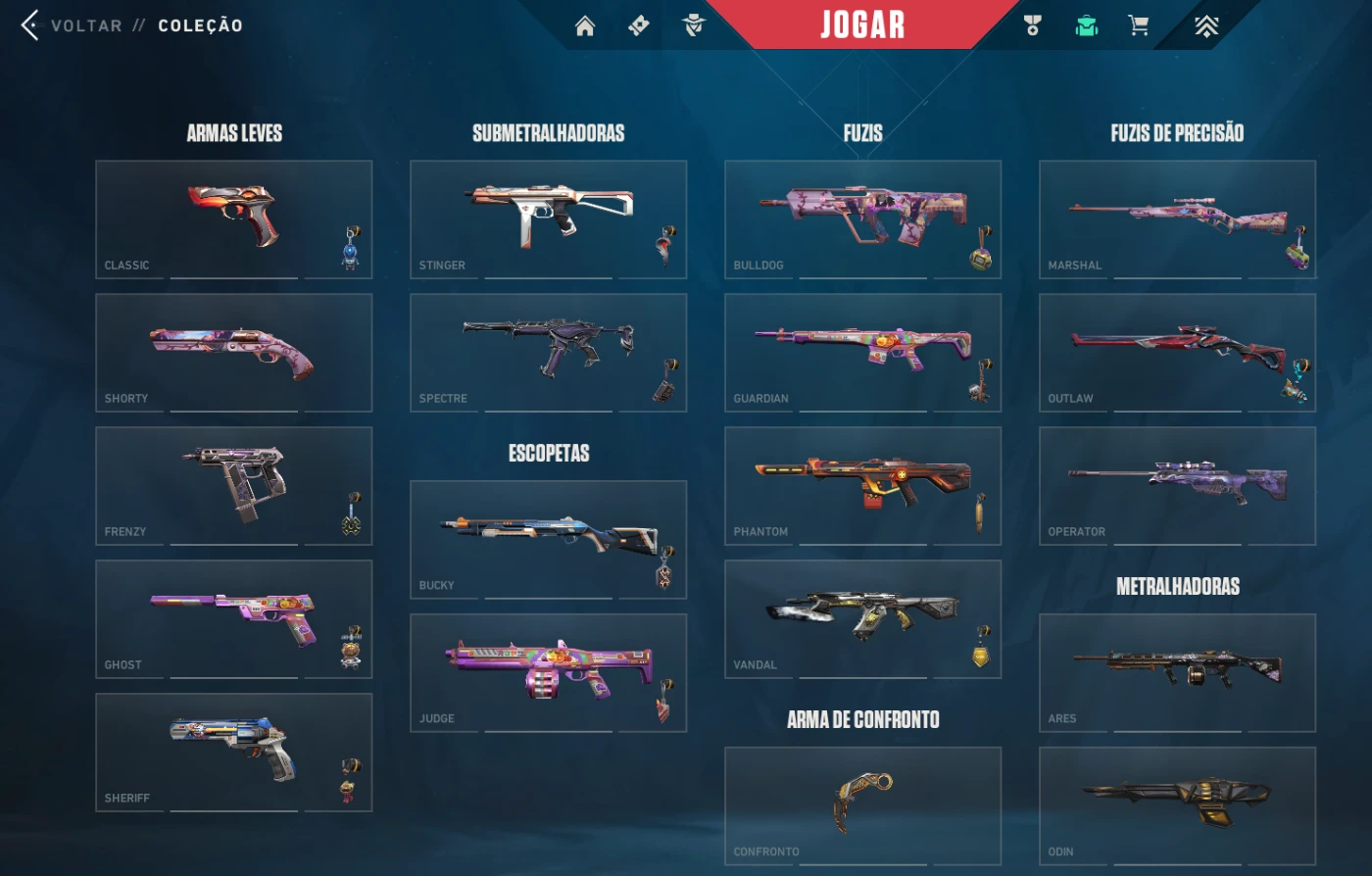Start matchmaking with the JOGAR button
This screenshot has height=876, width=1372.
click(862, 24)
